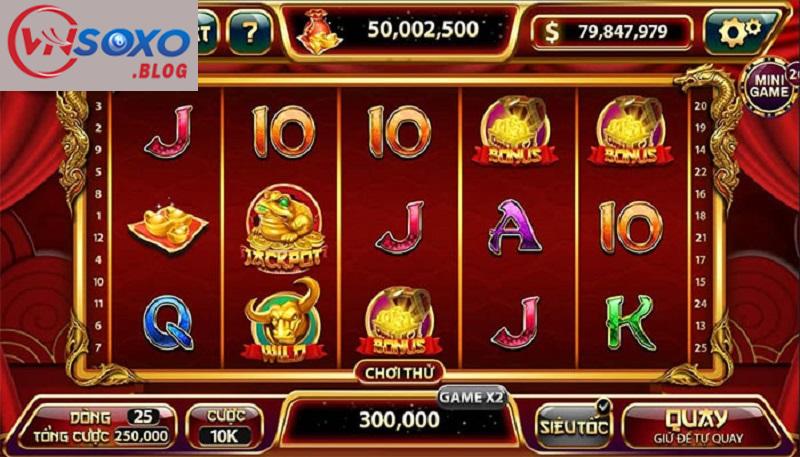This screenshot has height=457, width=800.
Task: Open the dollar balance top-up field
Action: (x=612, y=32)
